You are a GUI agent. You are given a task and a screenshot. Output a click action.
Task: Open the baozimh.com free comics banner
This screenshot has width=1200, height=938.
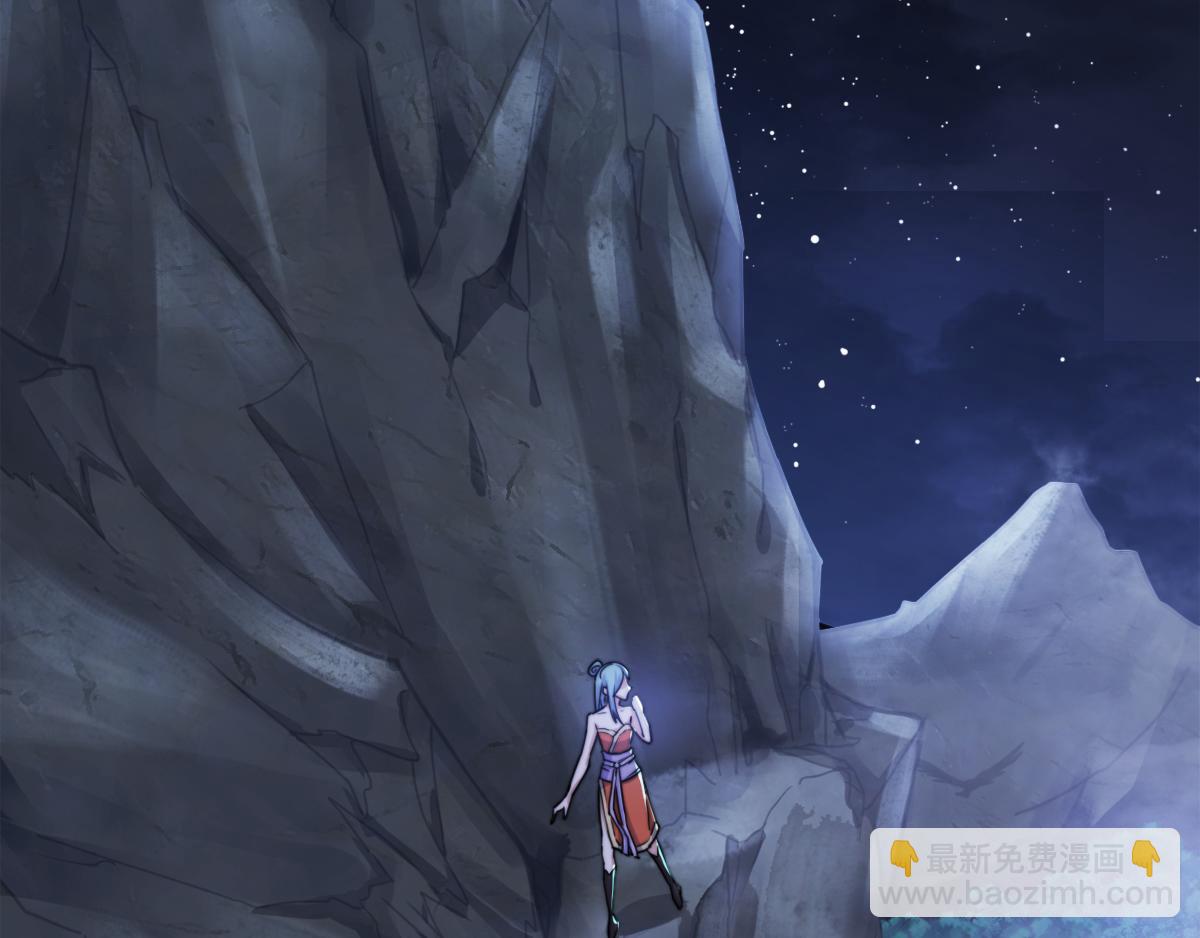[1024, 873]
